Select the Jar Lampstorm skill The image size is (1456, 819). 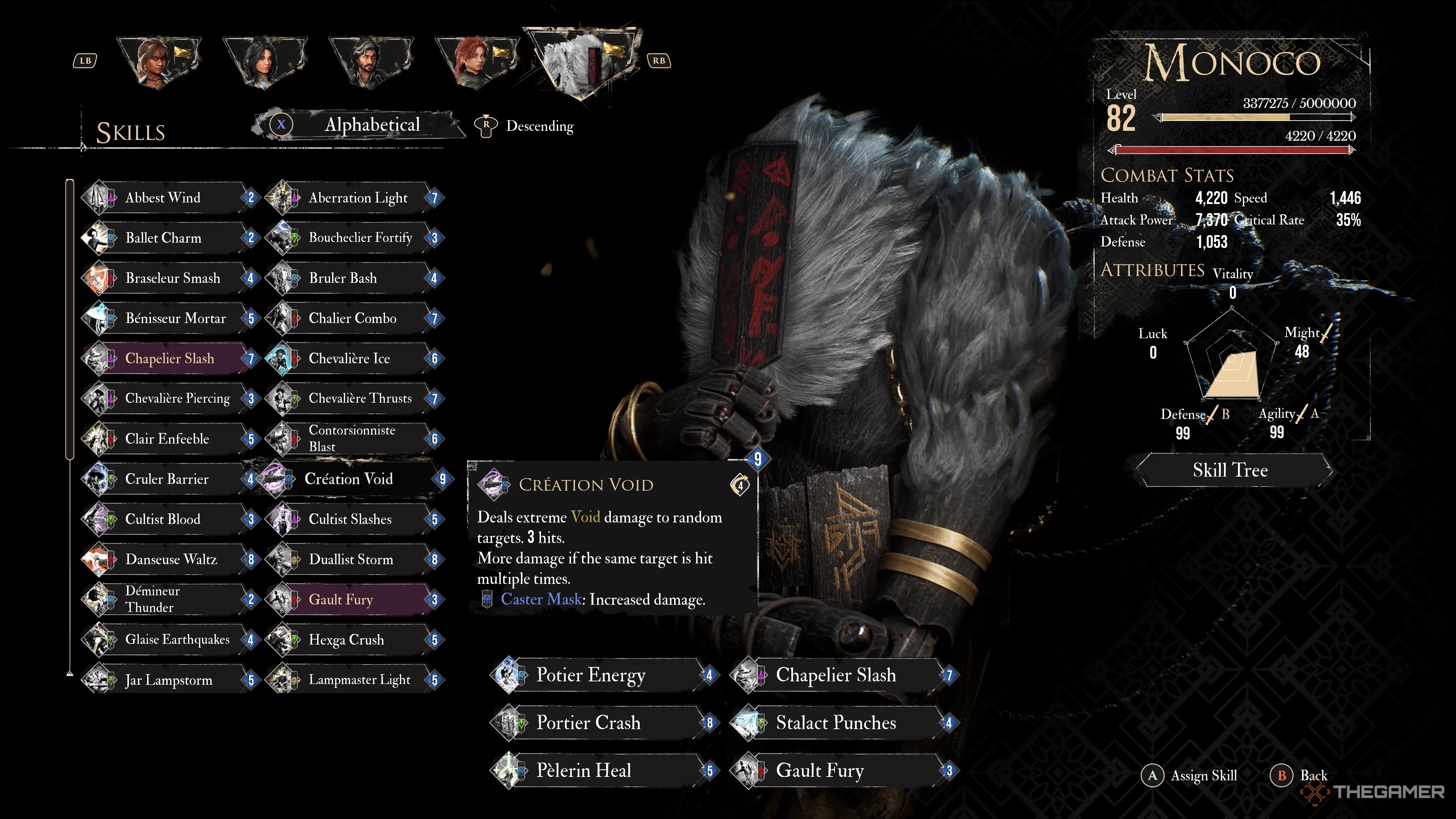(168, 680)
